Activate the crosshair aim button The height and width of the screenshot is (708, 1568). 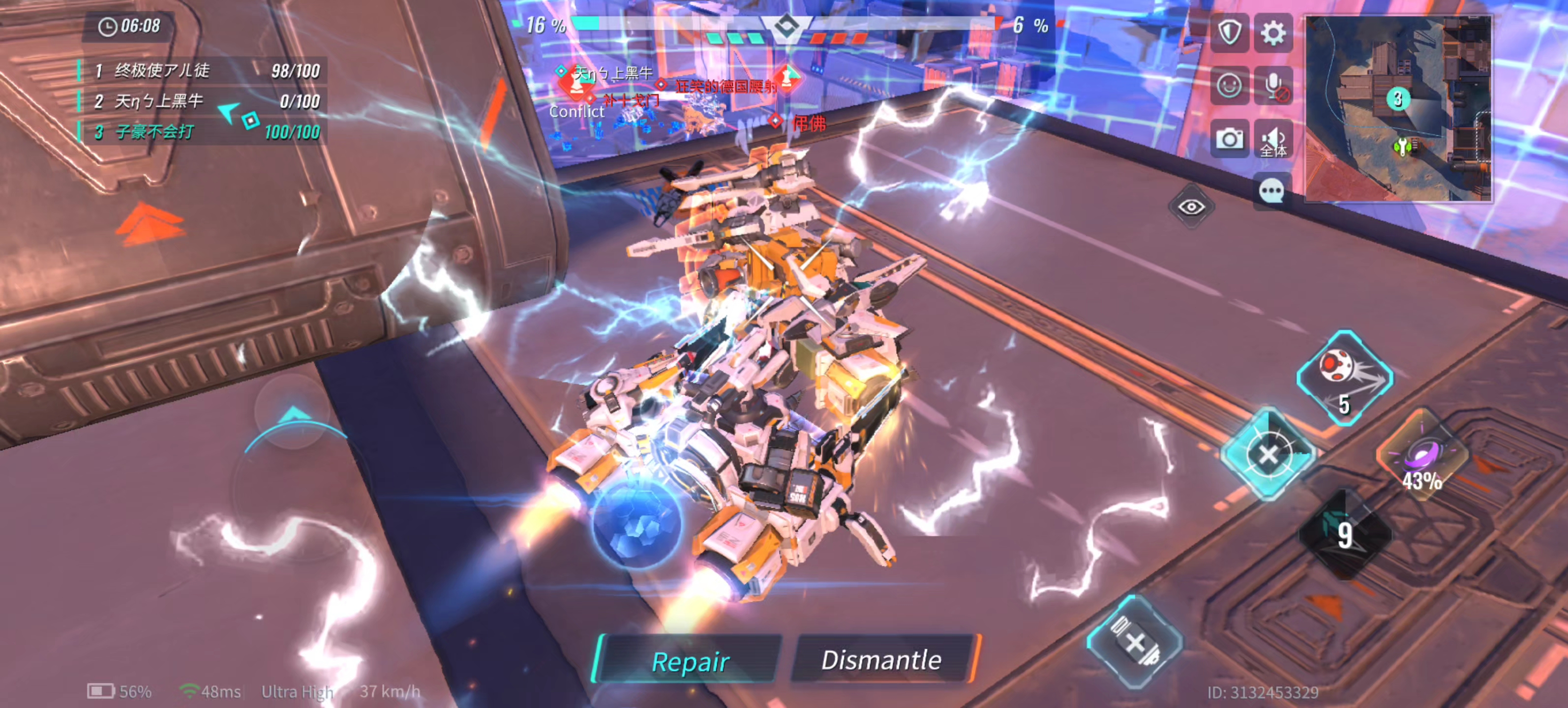[1268, 454]
